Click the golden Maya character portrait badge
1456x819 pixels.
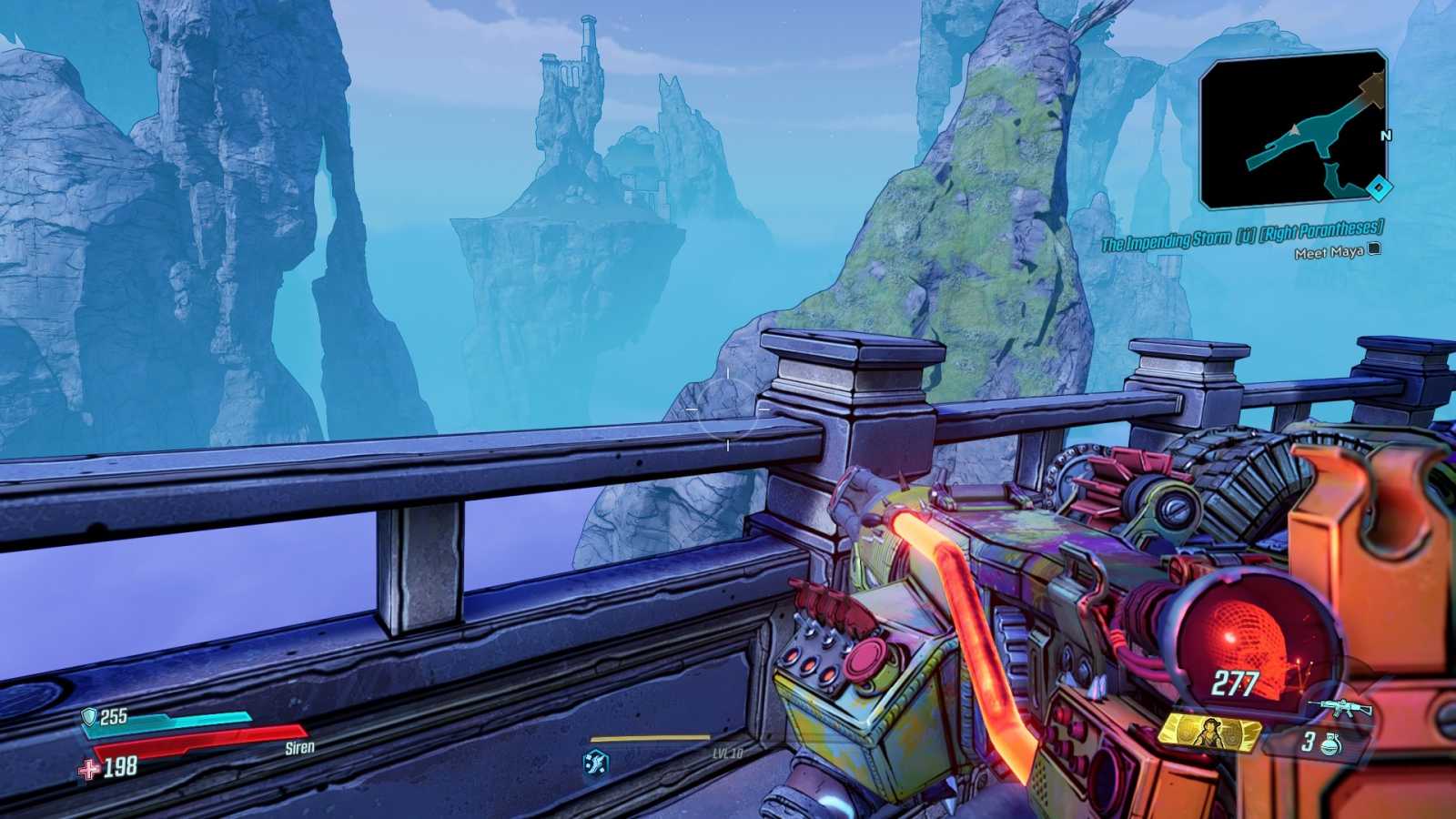point(1210,733)
